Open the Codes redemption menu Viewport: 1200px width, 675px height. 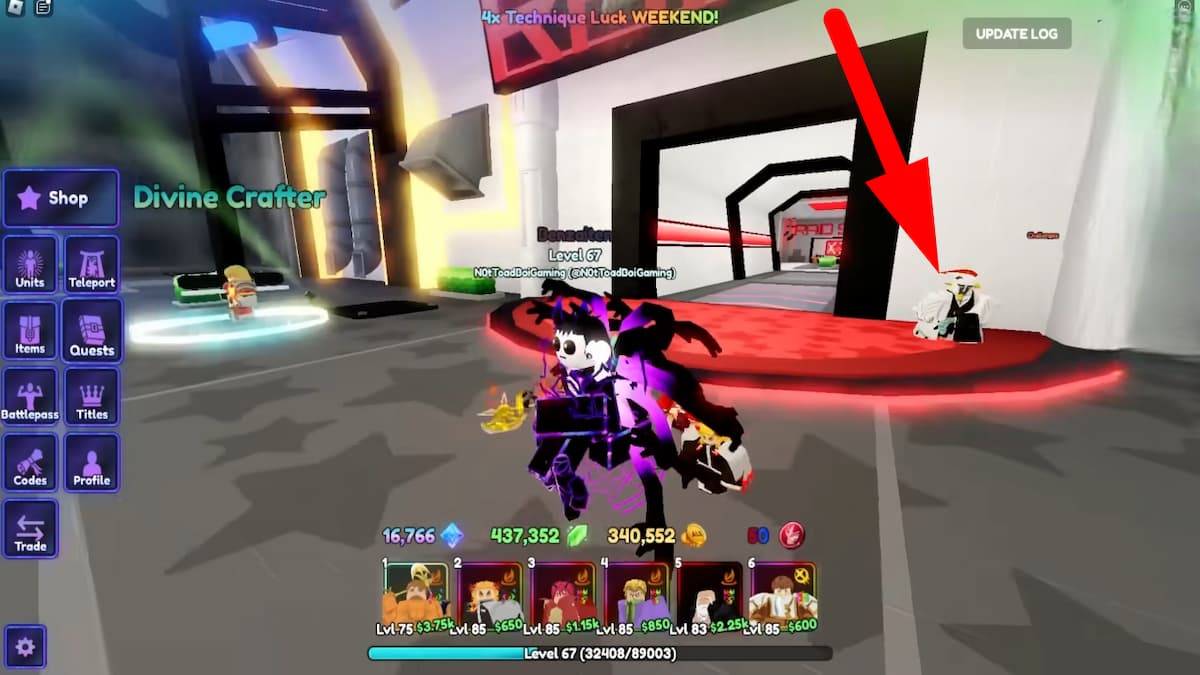click(30, 463)
